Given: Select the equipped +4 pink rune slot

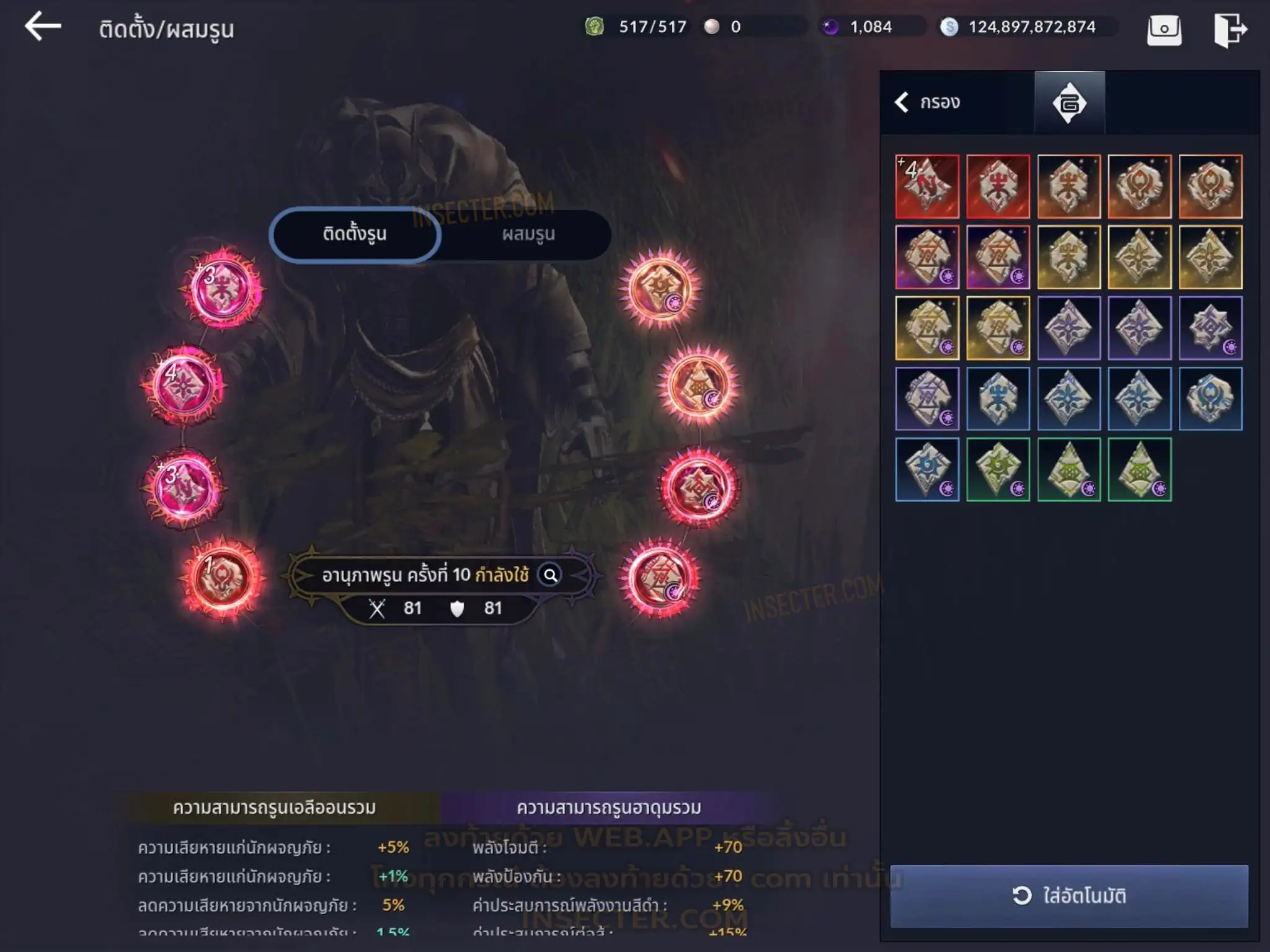Looking at the screenshot, I should [x=184, y=386].
